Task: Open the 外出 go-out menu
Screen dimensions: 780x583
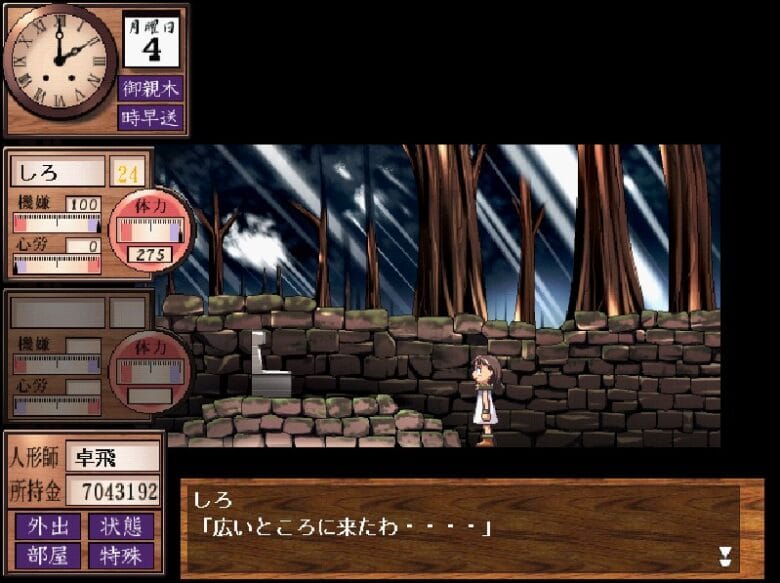Action: (x=47, y=526)
